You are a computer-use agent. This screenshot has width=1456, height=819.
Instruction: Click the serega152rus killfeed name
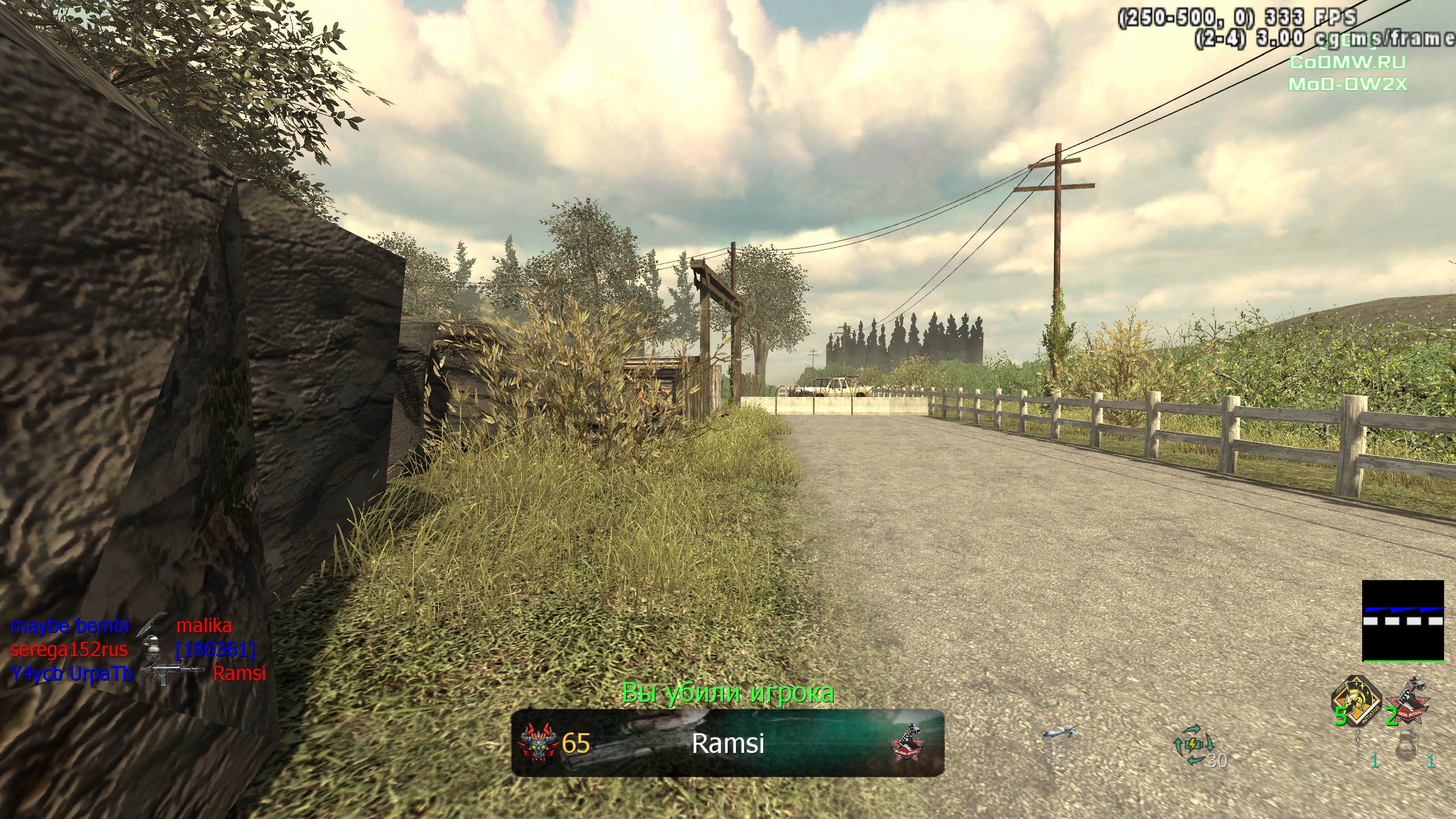(69, 650)
